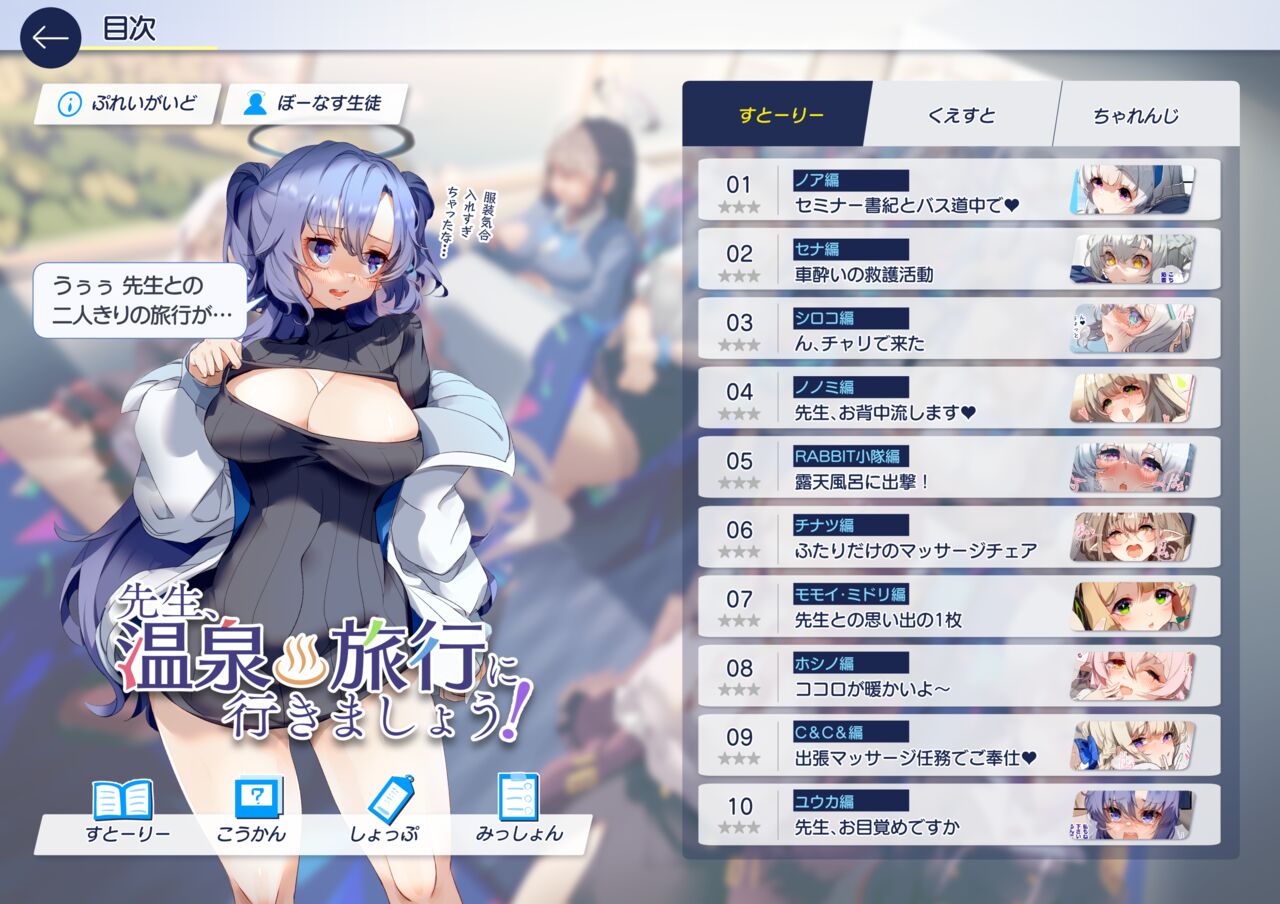Select story 08 ホシノ編
Screen dimensions: 1280x904
pos(958,677)
